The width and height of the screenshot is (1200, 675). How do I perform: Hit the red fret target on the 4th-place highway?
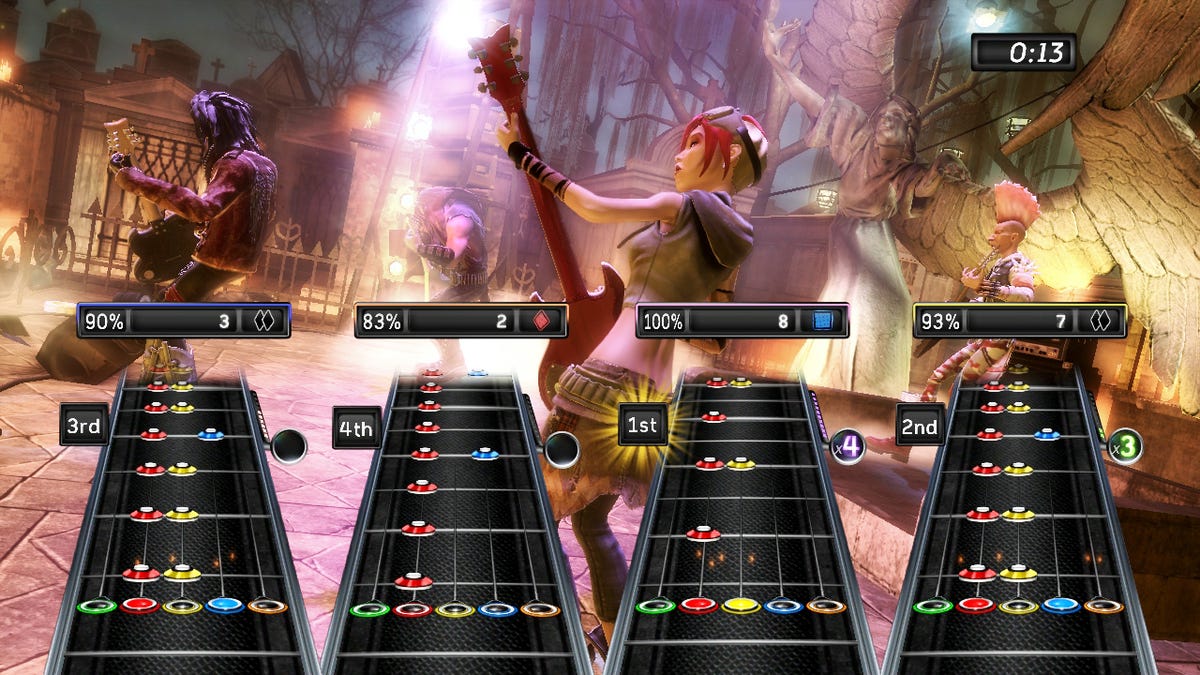click(412, 608)
